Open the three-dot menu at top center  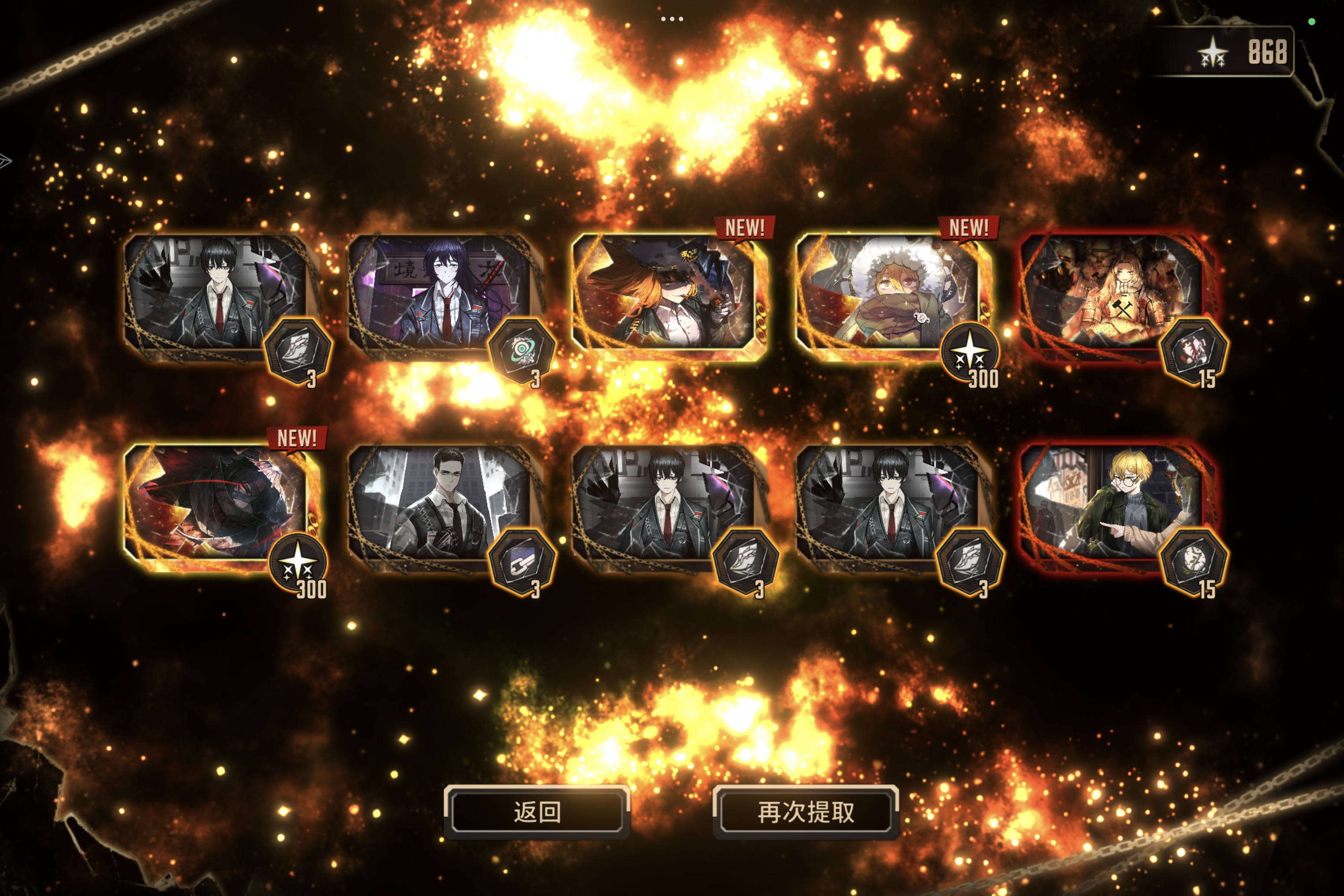(672, 19)
